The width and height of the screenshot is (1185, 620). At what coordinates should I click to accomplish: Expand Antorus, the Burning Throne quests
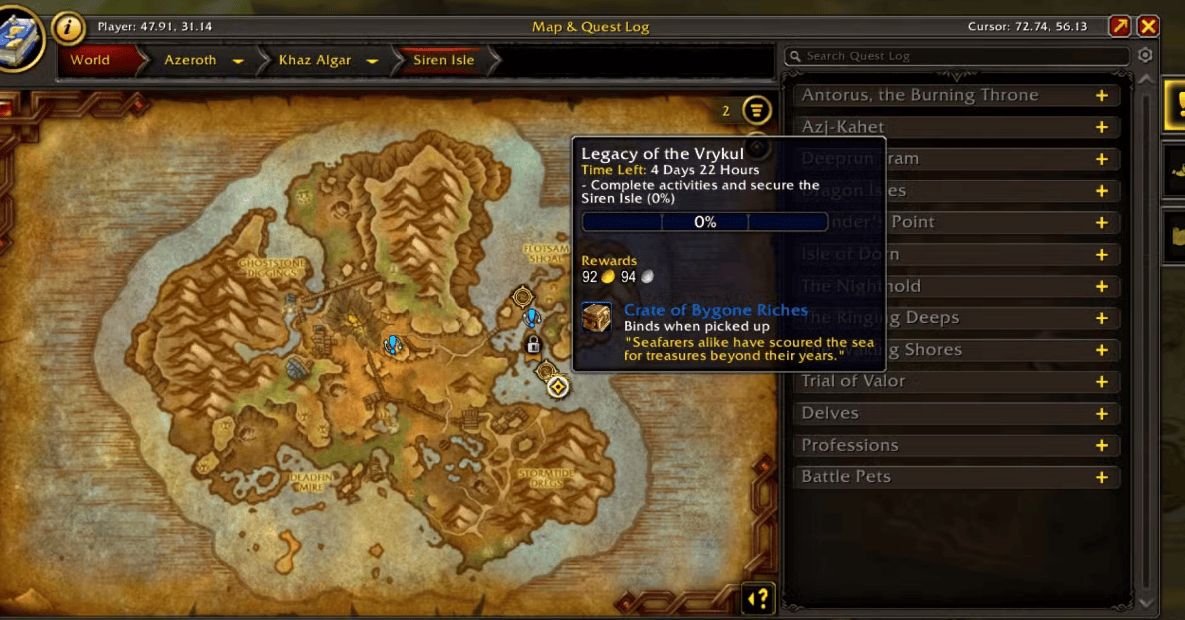tap(1101, 96)
